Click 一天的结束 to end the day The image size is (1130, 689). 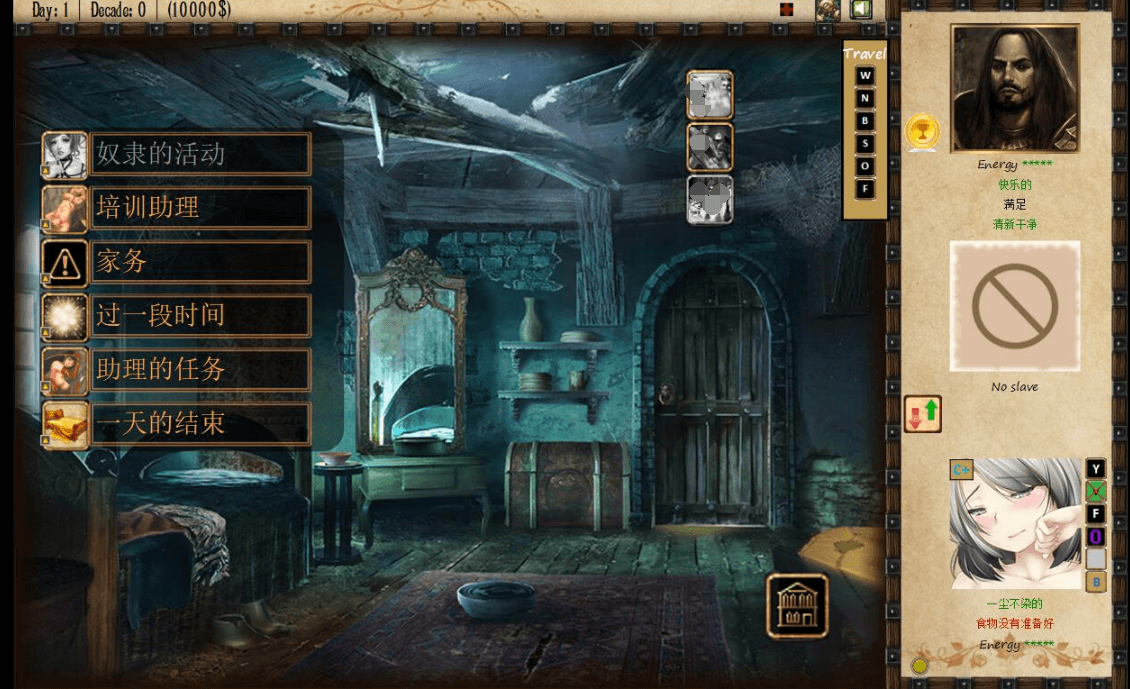tap(200, 424)
